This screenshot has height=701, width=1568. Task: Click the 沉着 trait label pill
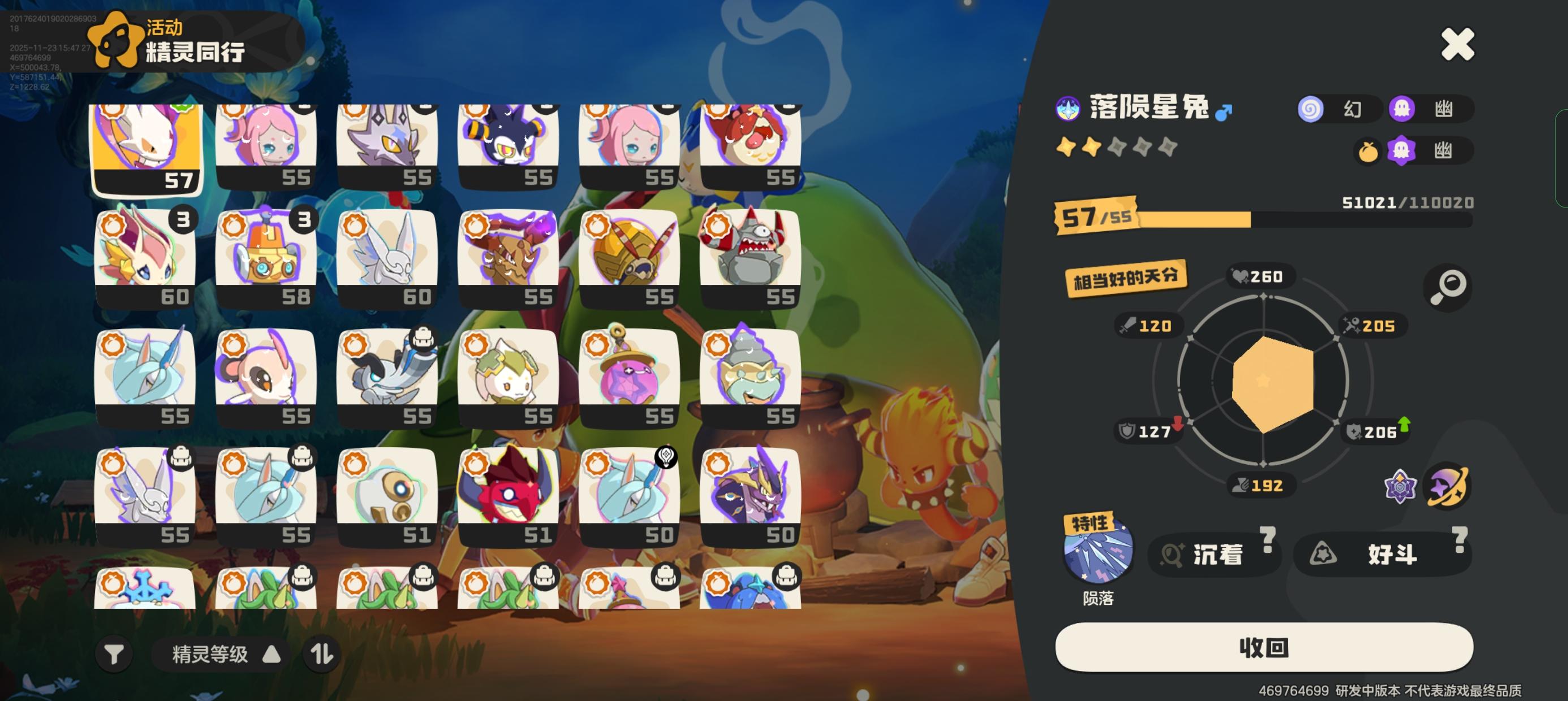coord(1214,554)
